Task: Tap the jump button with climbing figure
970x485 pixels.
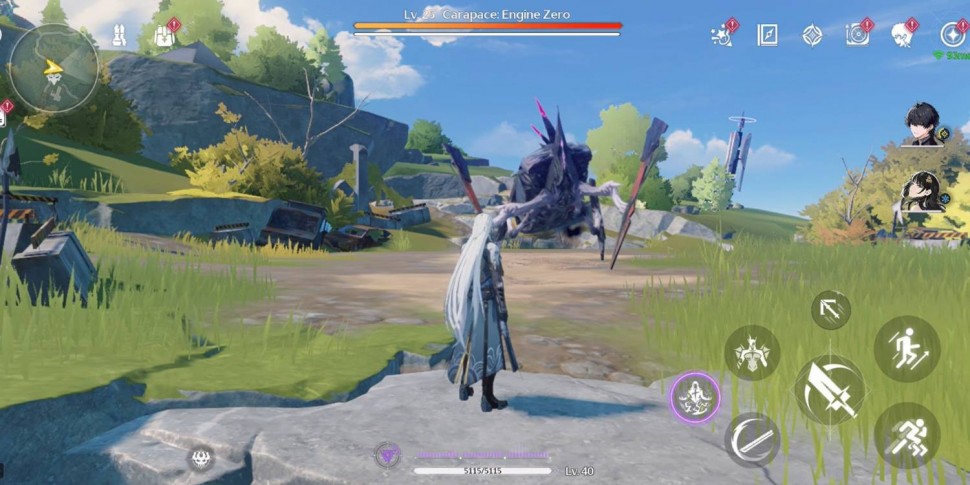Action: click(x=906, y=349)
